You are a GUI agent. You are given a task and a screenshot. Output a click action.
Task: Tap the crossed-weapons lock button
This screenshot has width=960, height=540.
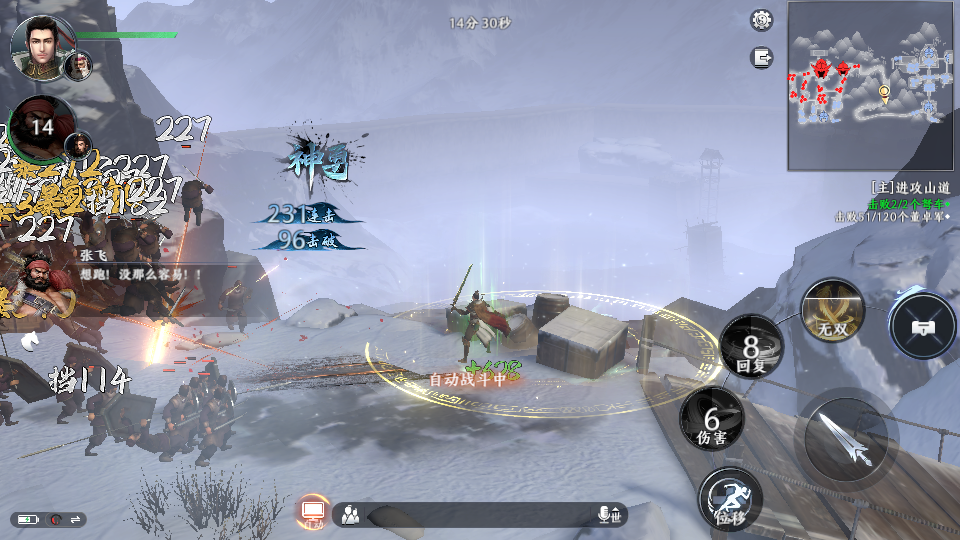pyautogui.click(x=923, y=325)
